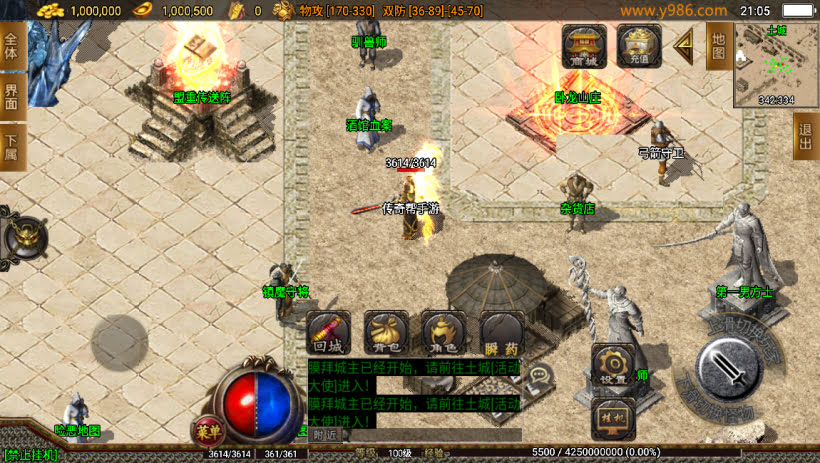Click the minimap of 土城
Image resolution: width=820 pixels, height=463 pixels.
pyautogui.click(x=775, y=64)
